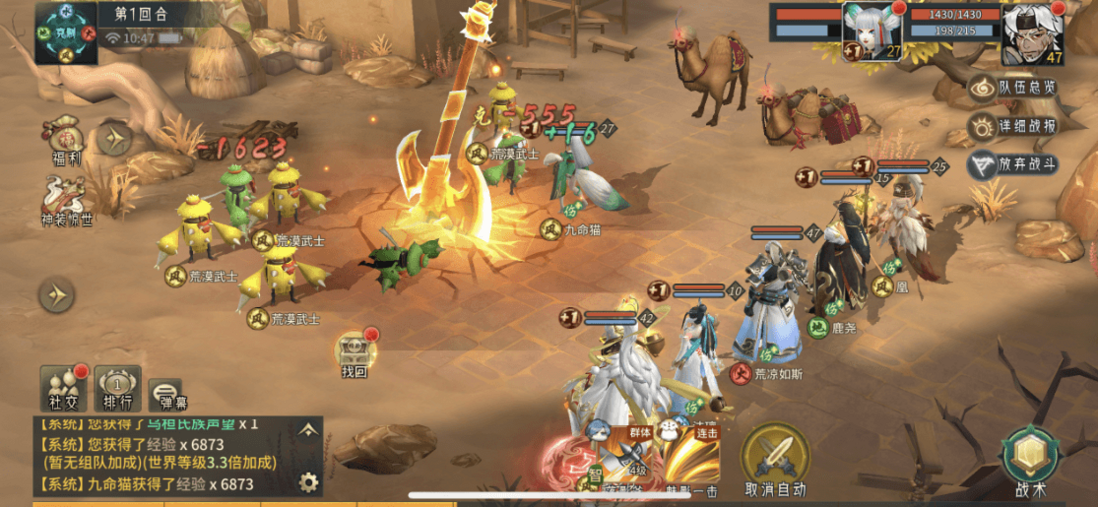Select the 连击 slash skill icon
The image size is (1098, 507).
pyautogui.click(x=691, y=460)
